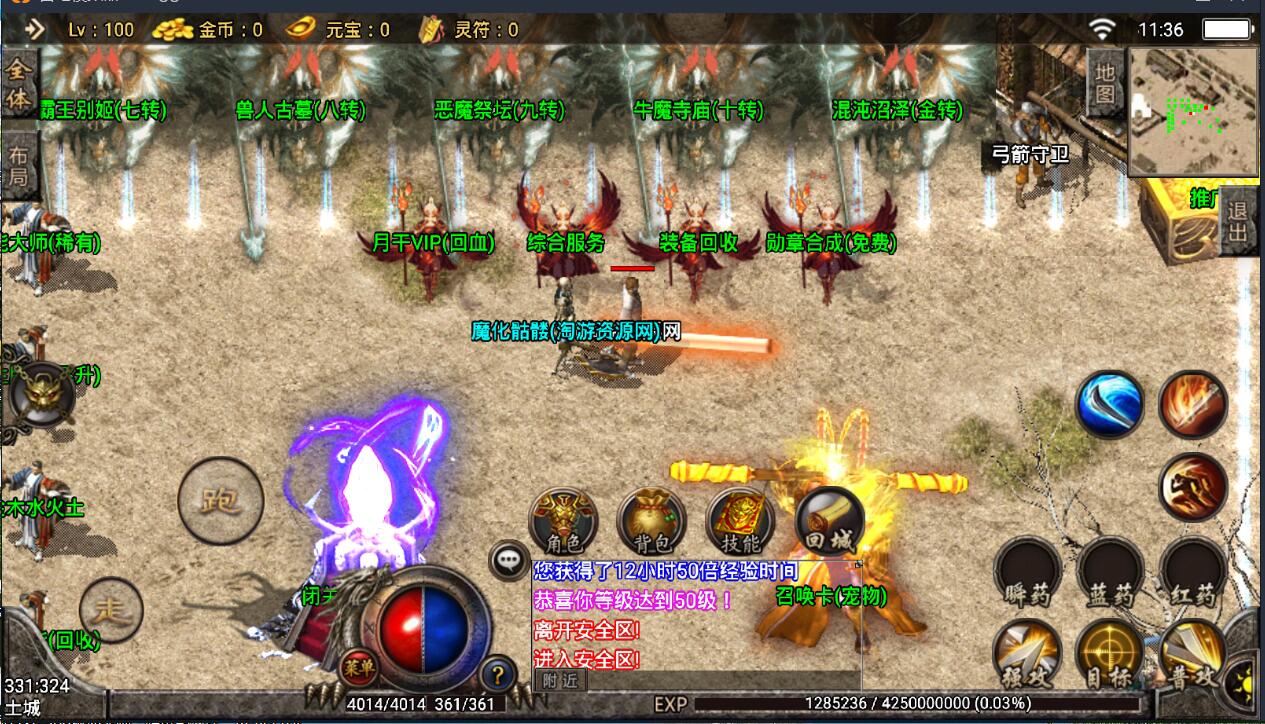Select the 全体 button
Screen dimensions: 1265x724
coord(18,84)
